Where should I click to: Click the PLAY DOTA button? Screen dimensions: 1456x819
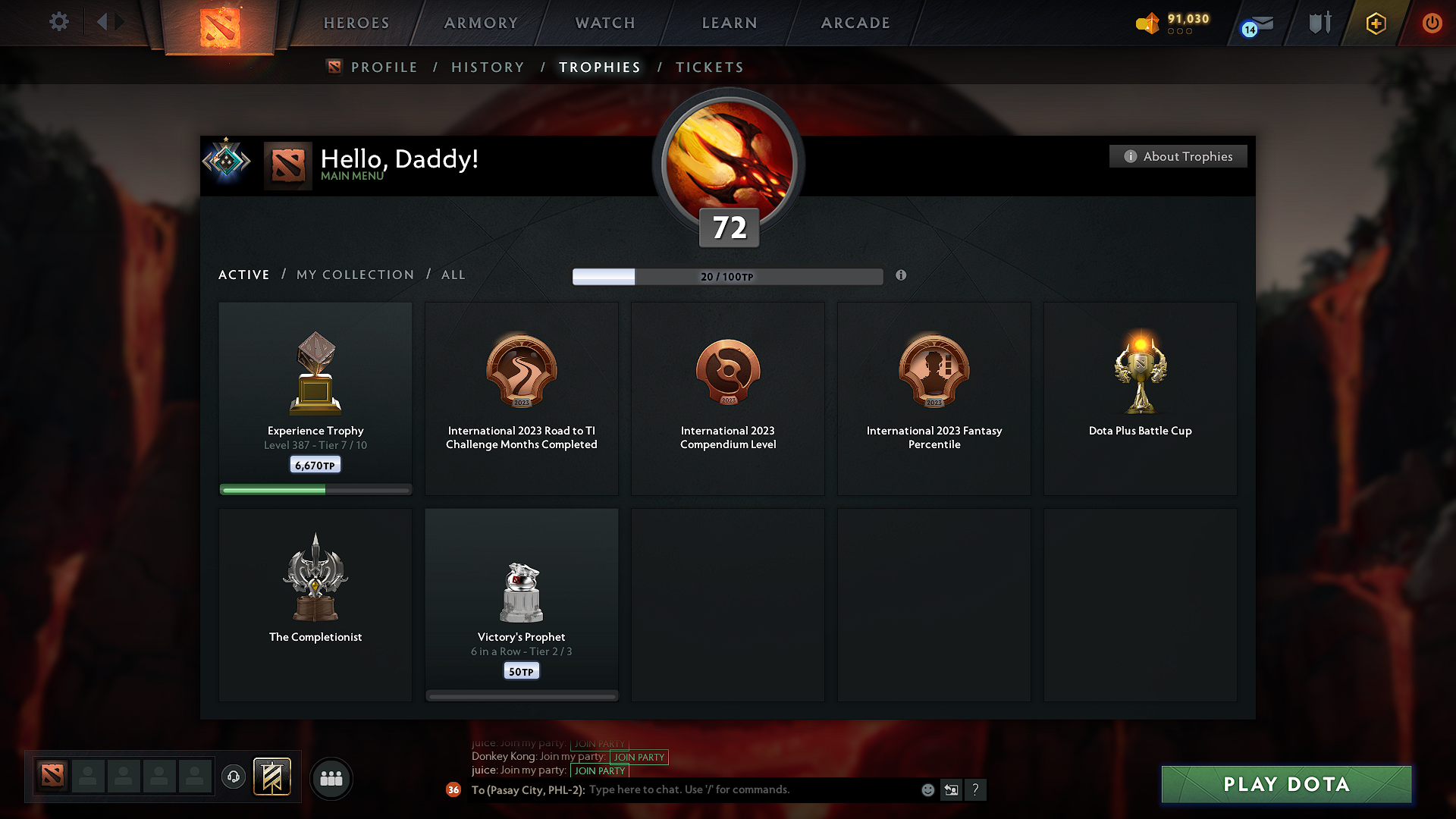tap(1285, 784)
